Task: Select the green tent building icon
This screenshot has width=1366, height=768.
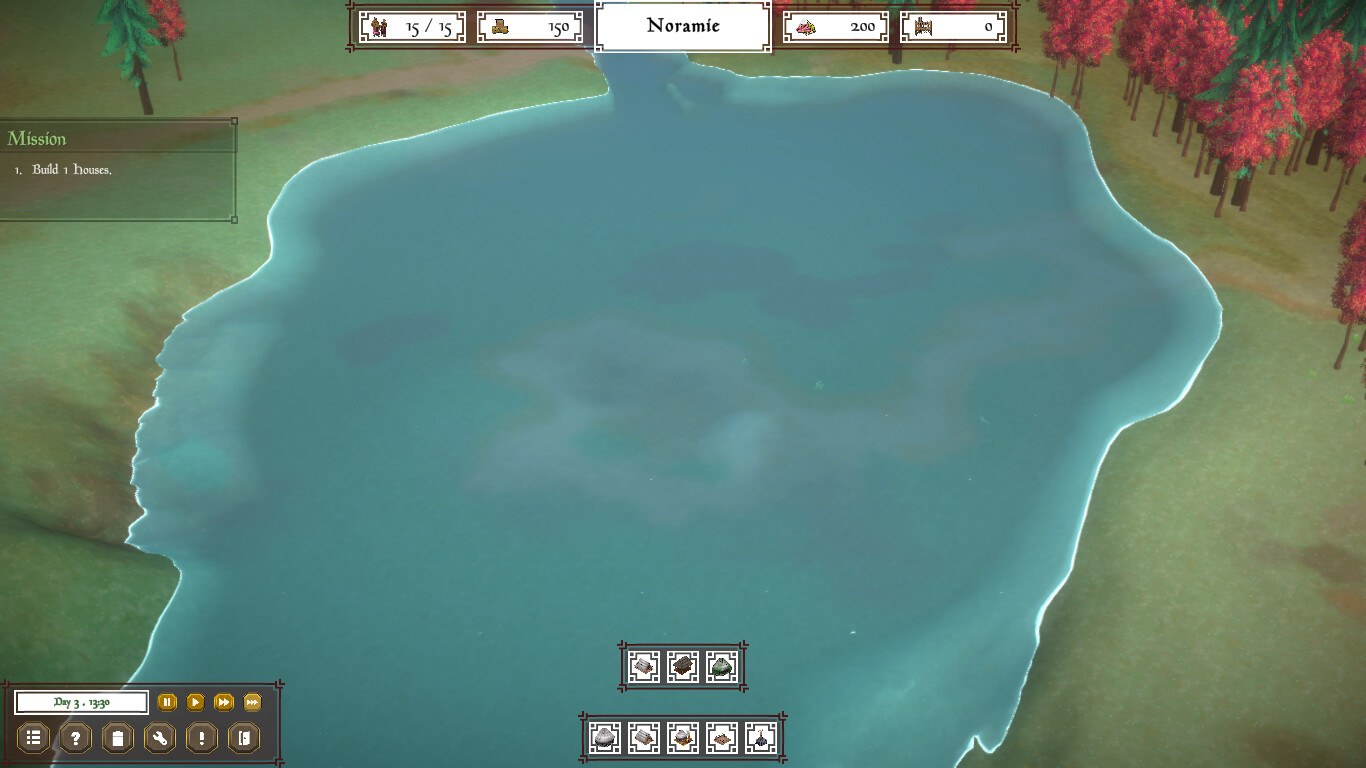Action: [723, 665]
